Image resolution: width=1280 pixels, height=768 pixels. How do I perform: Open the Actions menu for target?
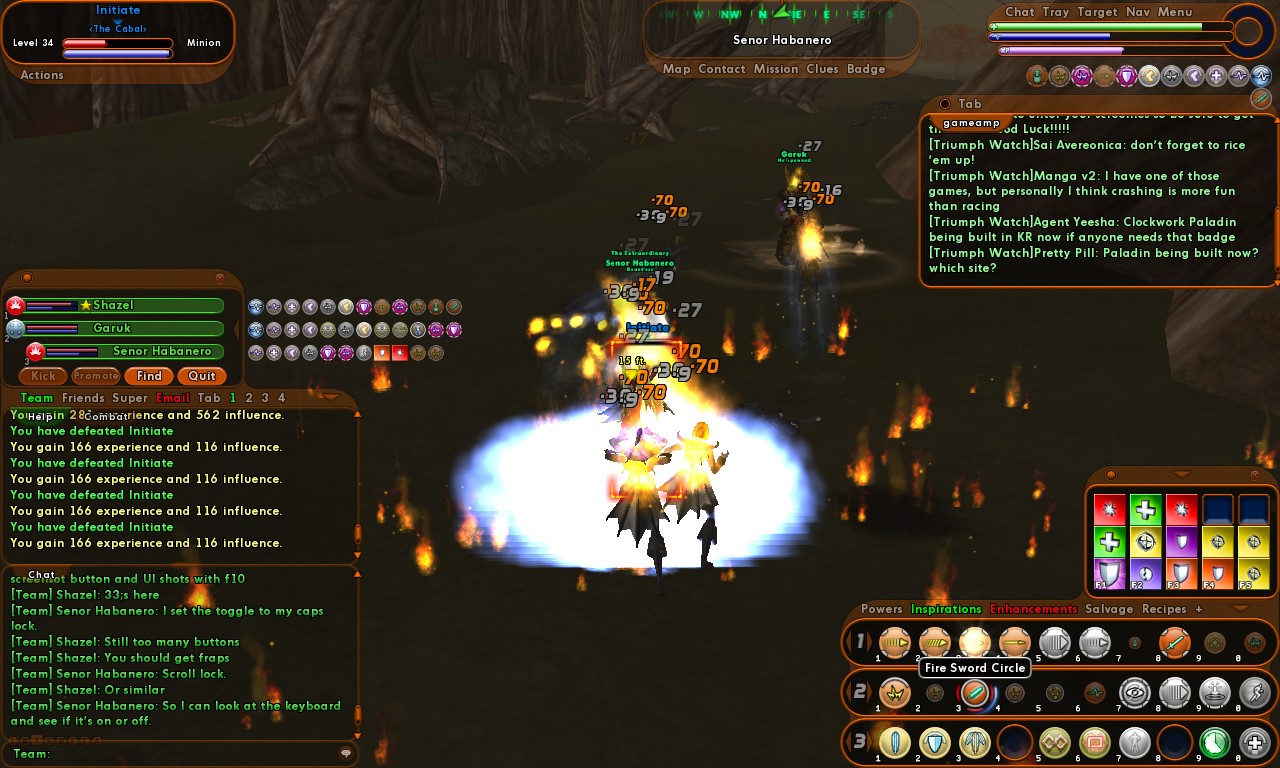coord(42,75)
